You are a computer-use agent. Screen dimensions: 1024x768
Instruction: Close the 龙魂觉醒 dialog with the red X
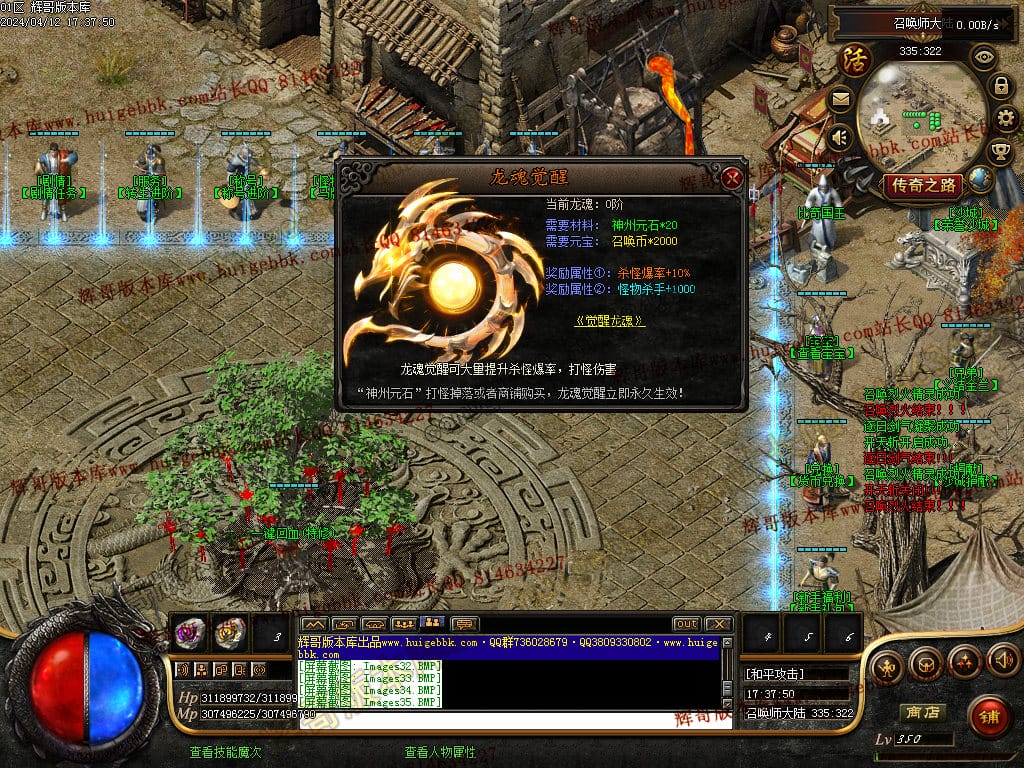[732, 178]
